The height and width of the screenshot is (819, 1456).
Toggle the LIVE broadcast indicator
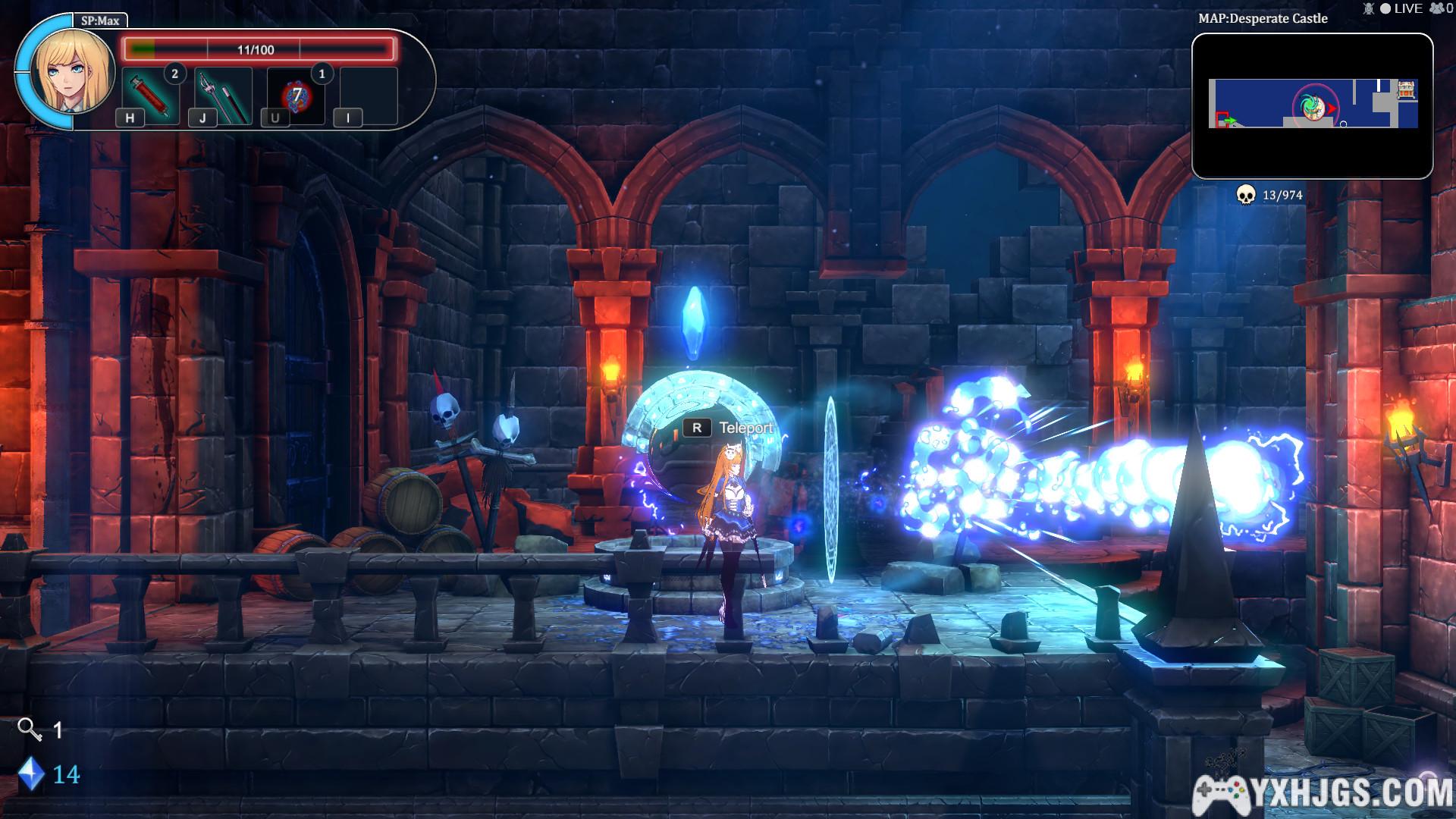1401,8
